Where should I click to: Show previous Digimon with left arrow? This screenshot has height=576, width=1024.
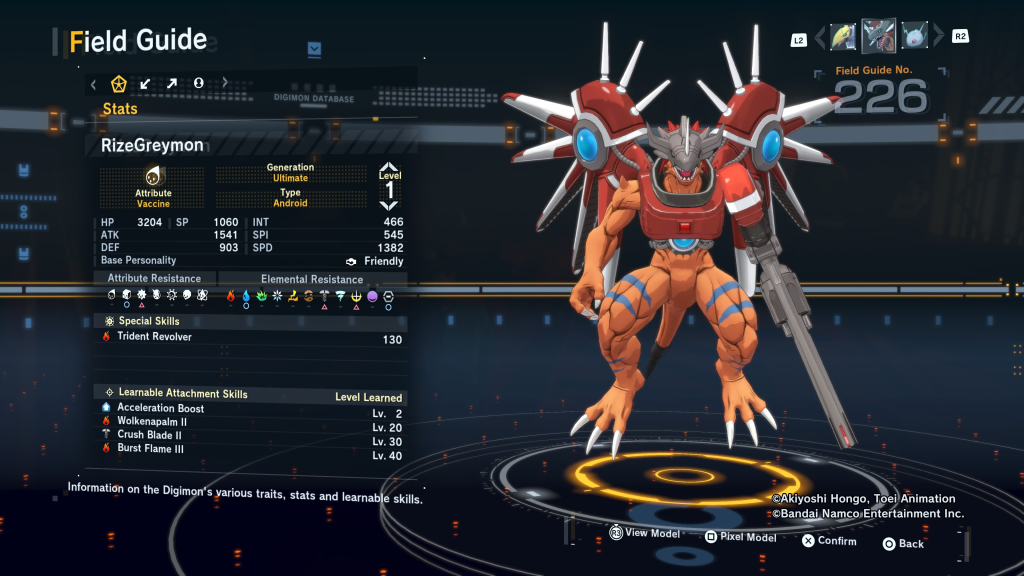click(821, 38)
